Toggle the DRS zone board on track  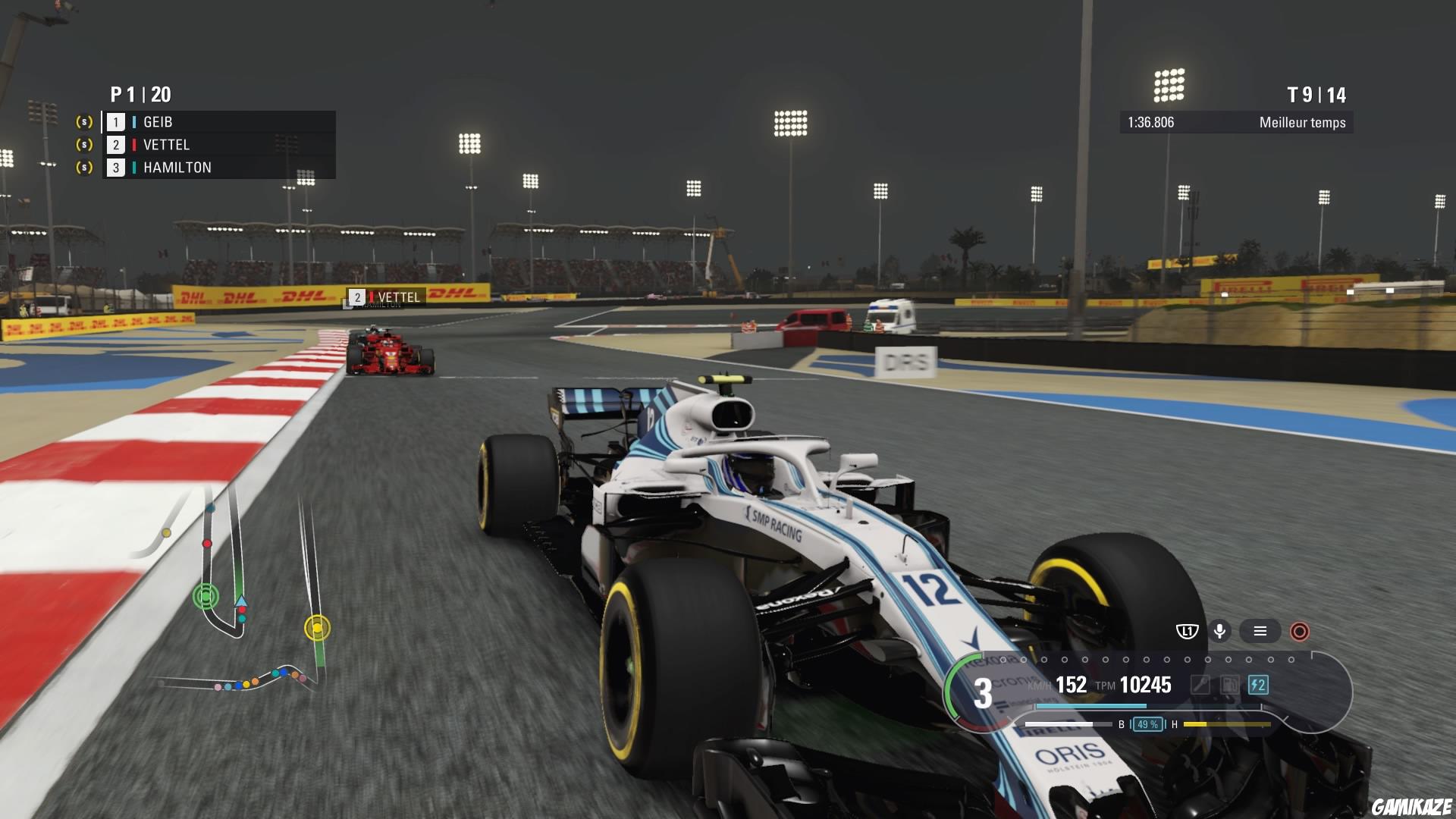point(905,361)
